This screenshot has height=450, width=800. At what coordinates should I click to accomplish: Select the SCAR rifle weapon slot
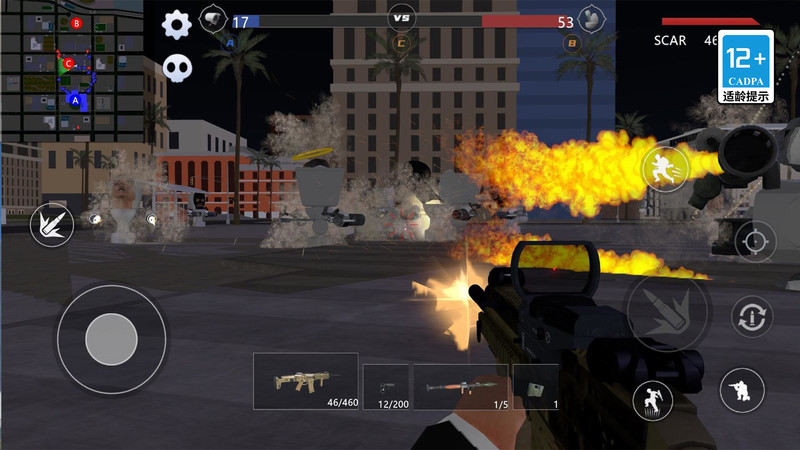[305, 381]
